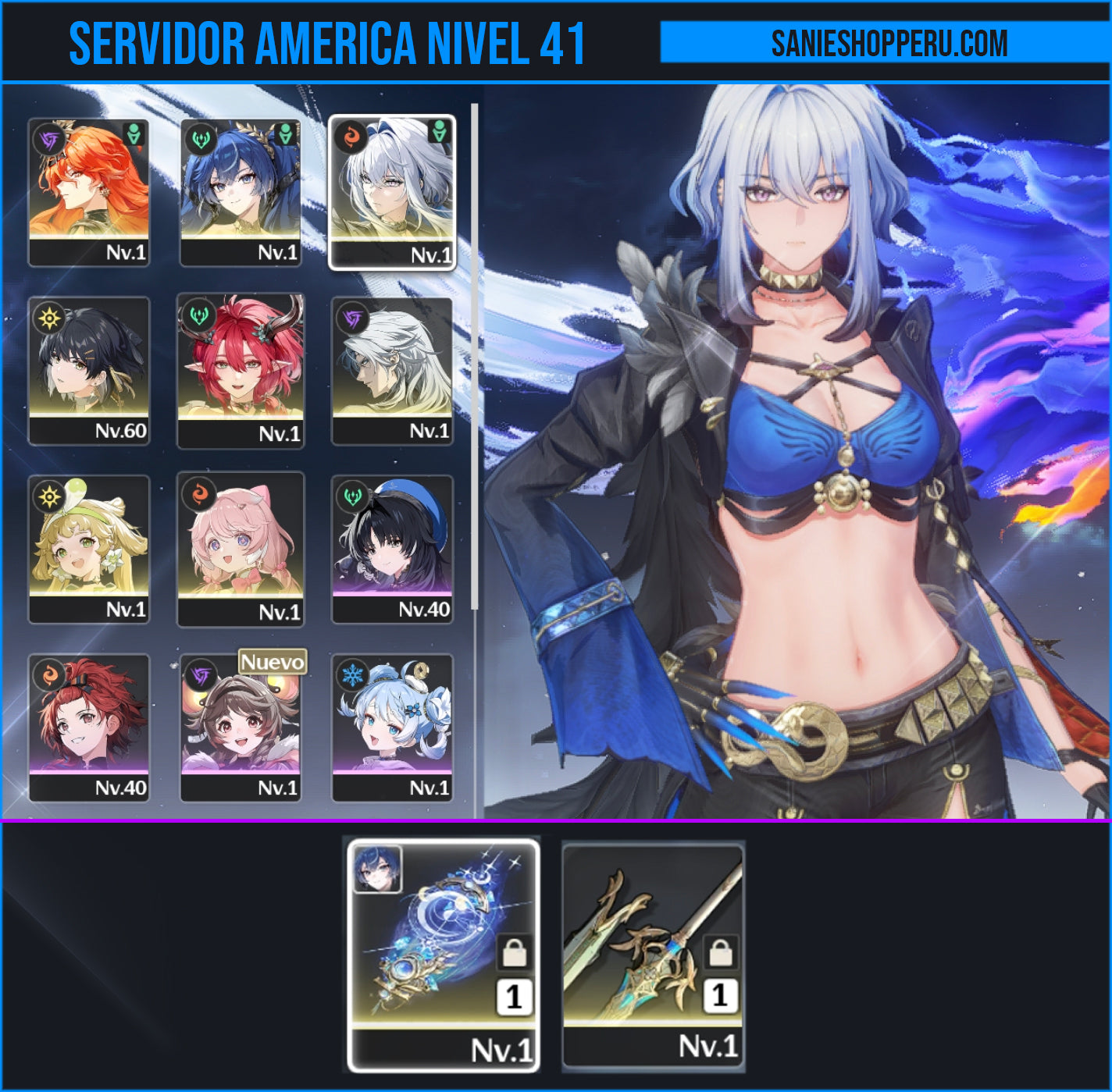Select the orange-haired character card
1112x1092 pixels.
[x=88, y=192]
